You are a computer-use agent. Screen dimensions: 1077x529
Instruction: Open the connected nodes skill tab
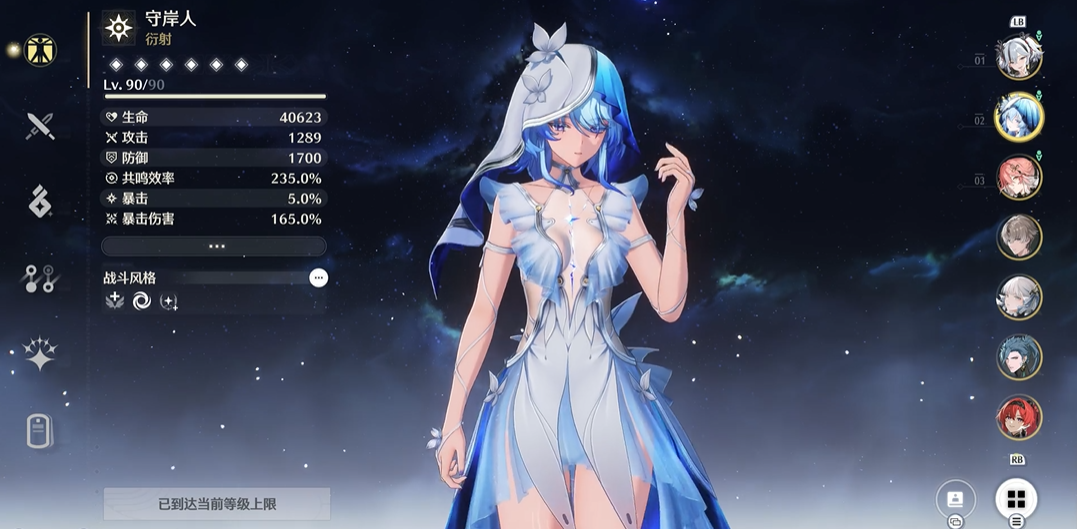tap(40, 279)
